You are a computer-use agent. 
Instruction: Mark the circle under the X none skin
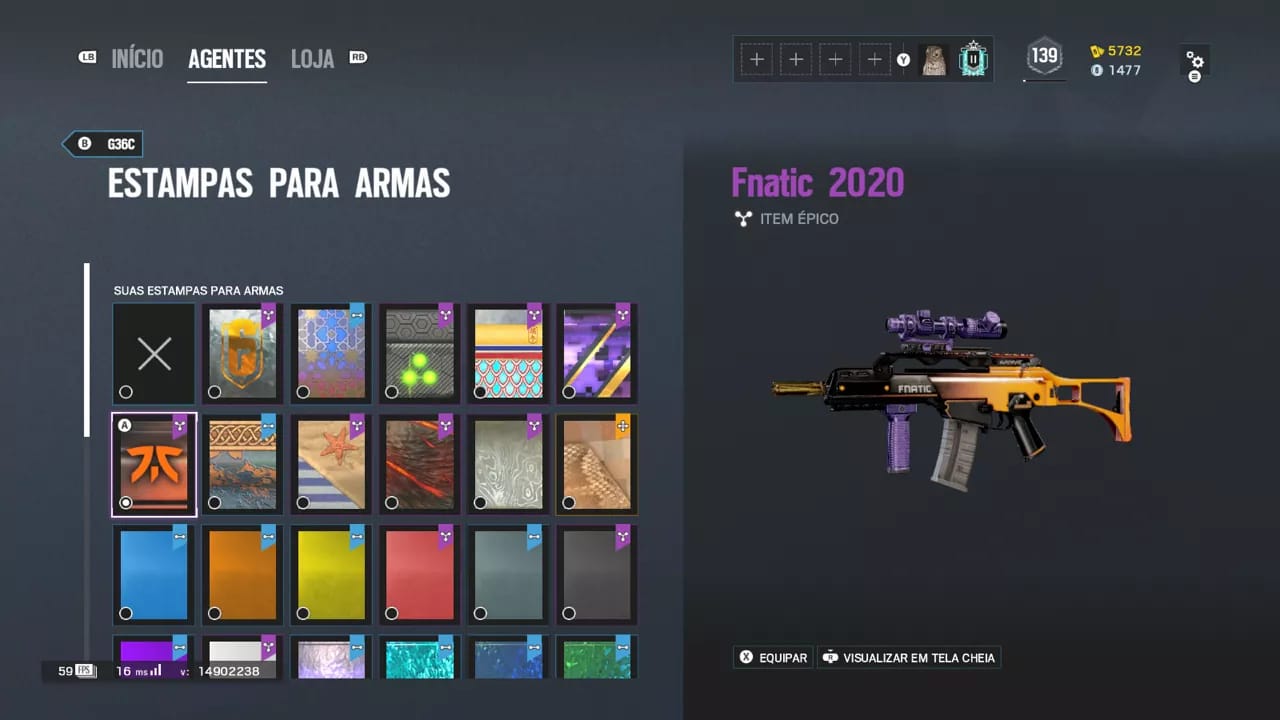pyautogui.click(x=126, y=392)
